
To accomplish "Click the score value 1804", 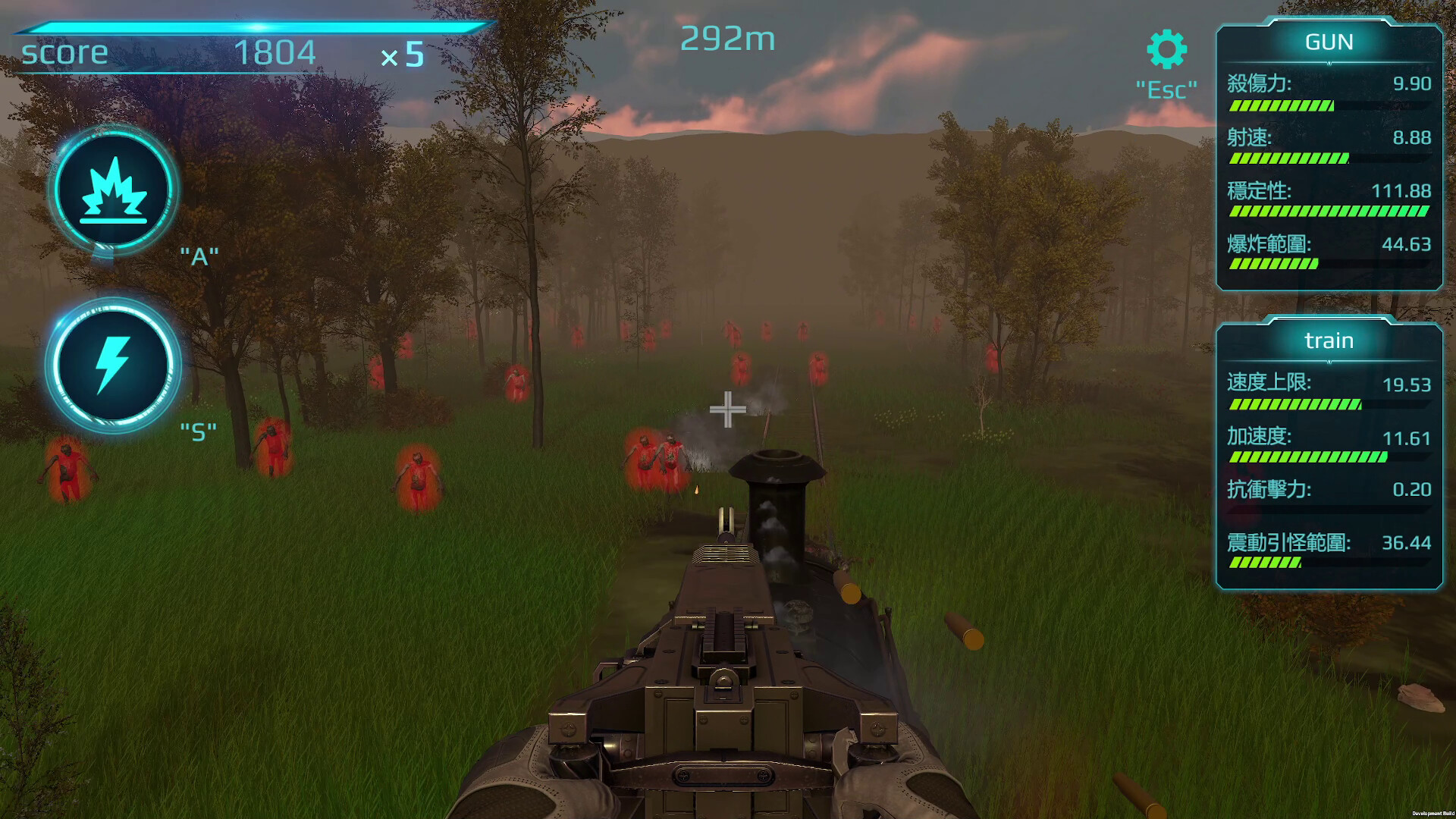I will (277, 53).
